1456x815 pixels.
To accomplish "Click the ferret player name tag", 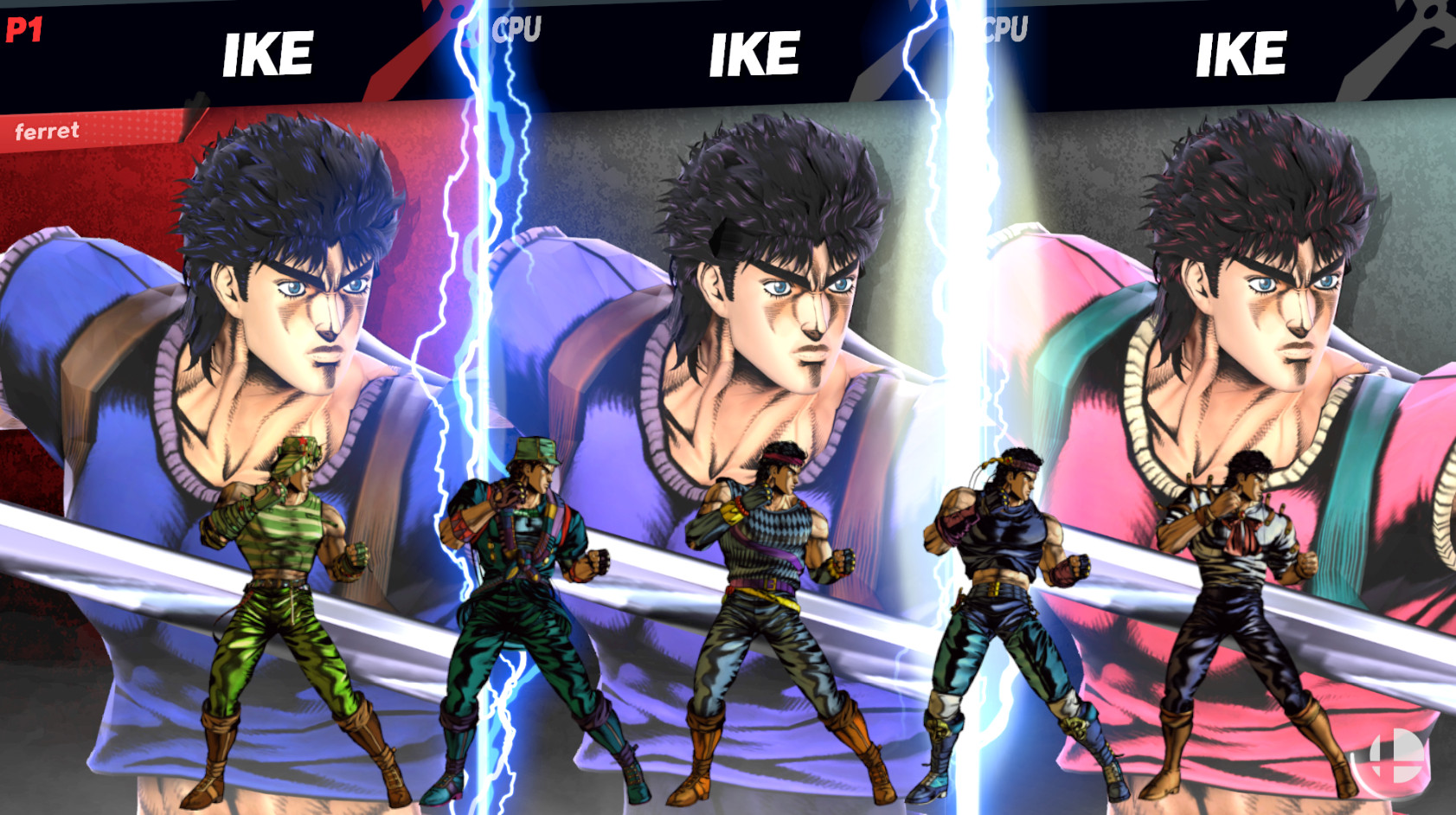I will pos(48,132).
